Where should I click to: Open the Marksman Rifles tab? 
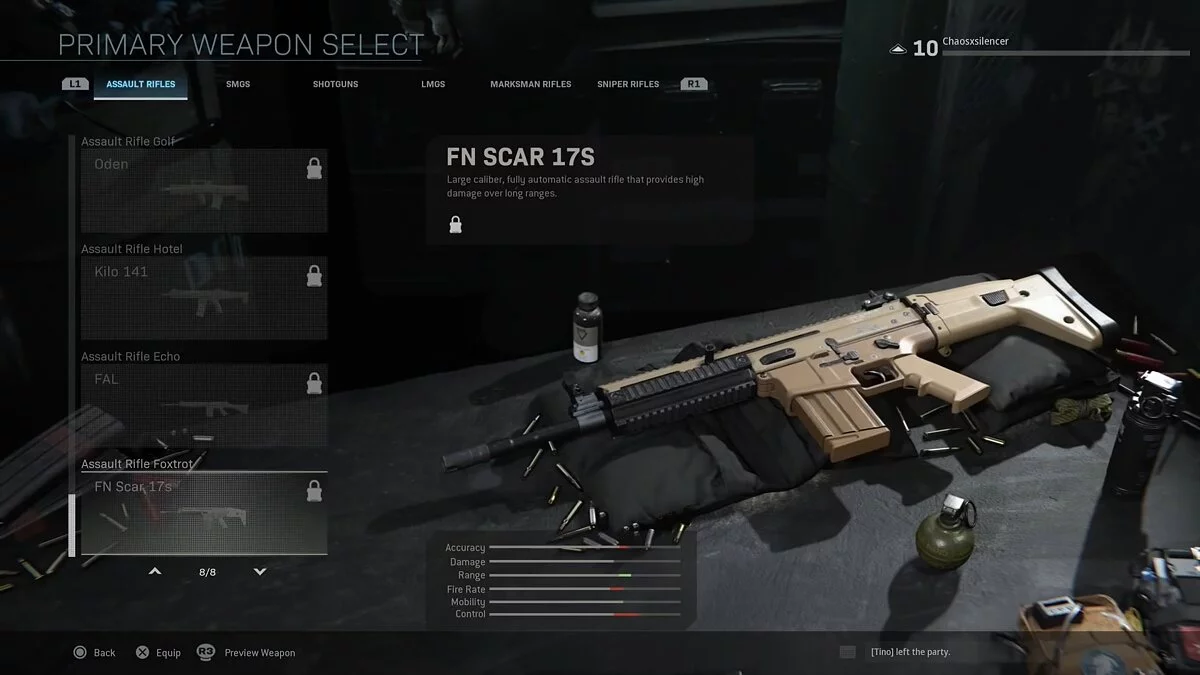point(530,84)
